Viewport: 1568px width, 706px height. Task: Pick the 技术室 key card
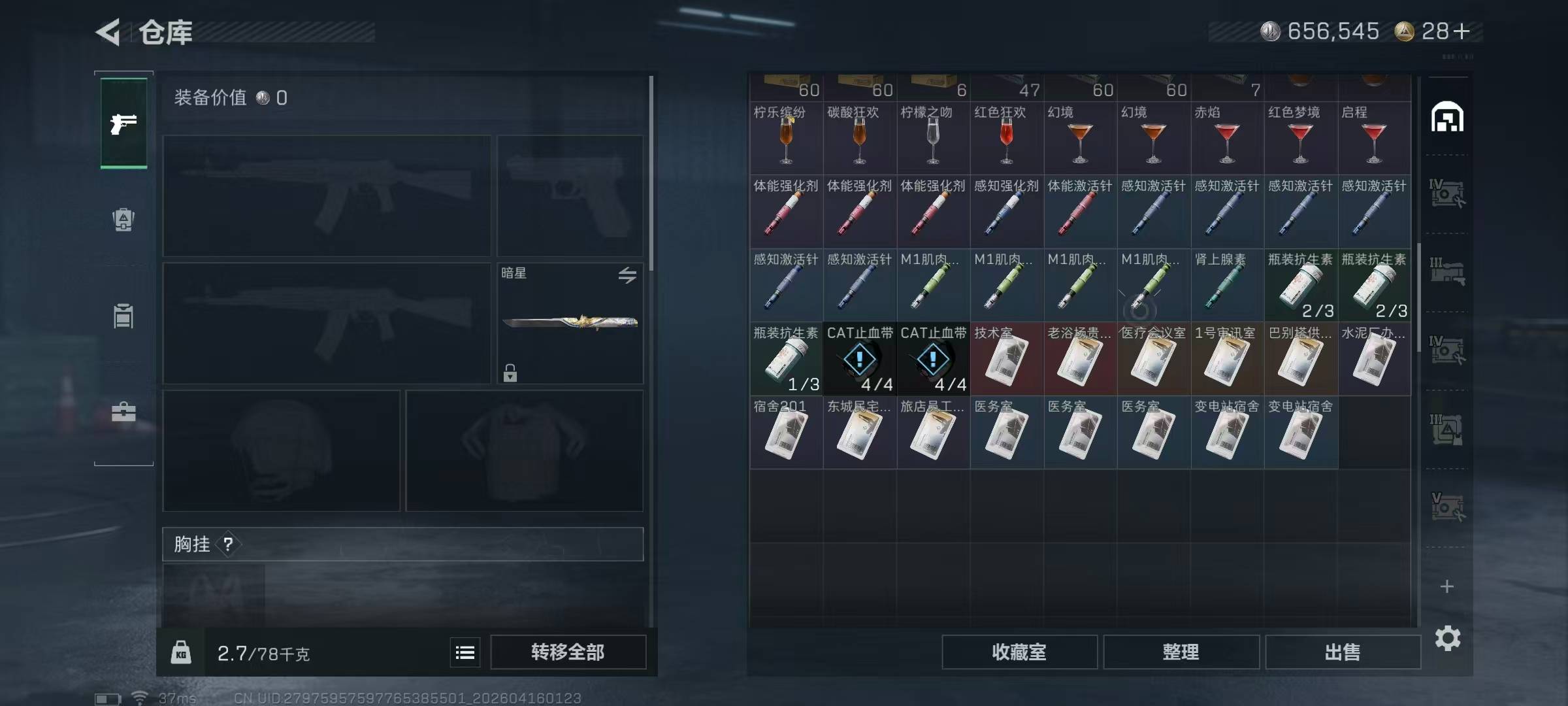coord(1007,359)
